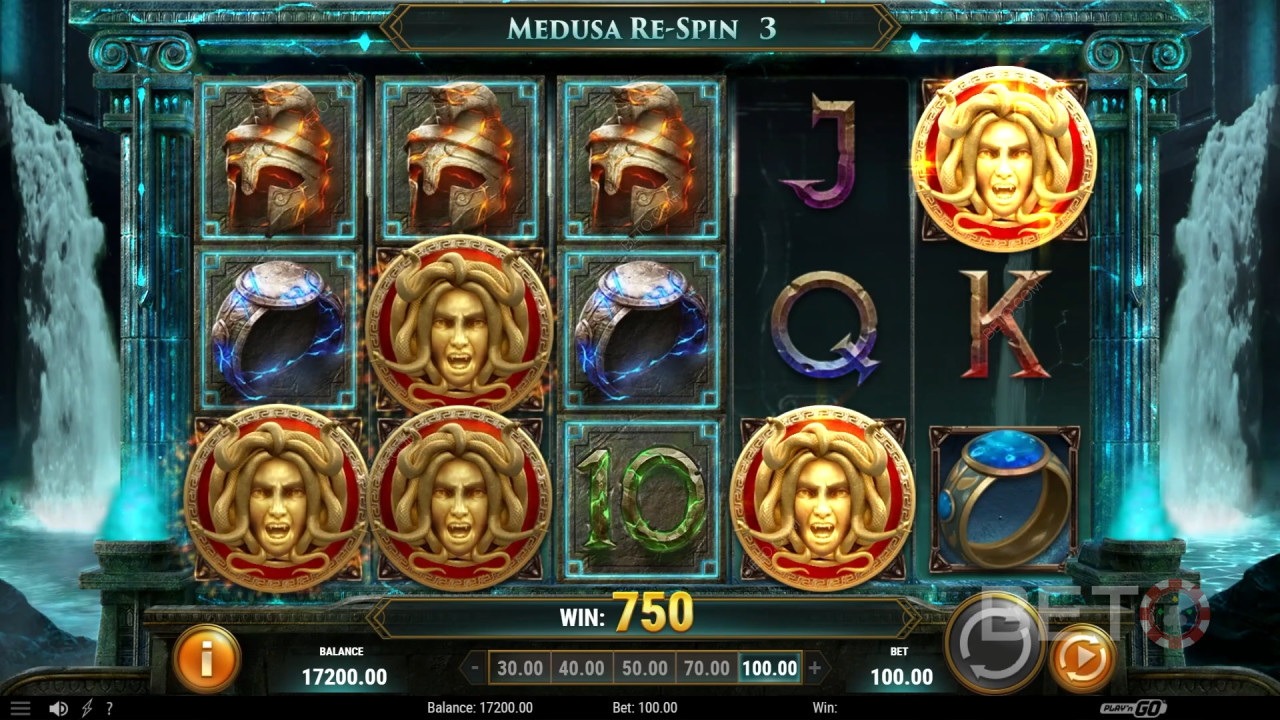Increase the bet with the plus button
Image resolution: width=1280 pixels, height=720 pixels.
click(815, 668)
